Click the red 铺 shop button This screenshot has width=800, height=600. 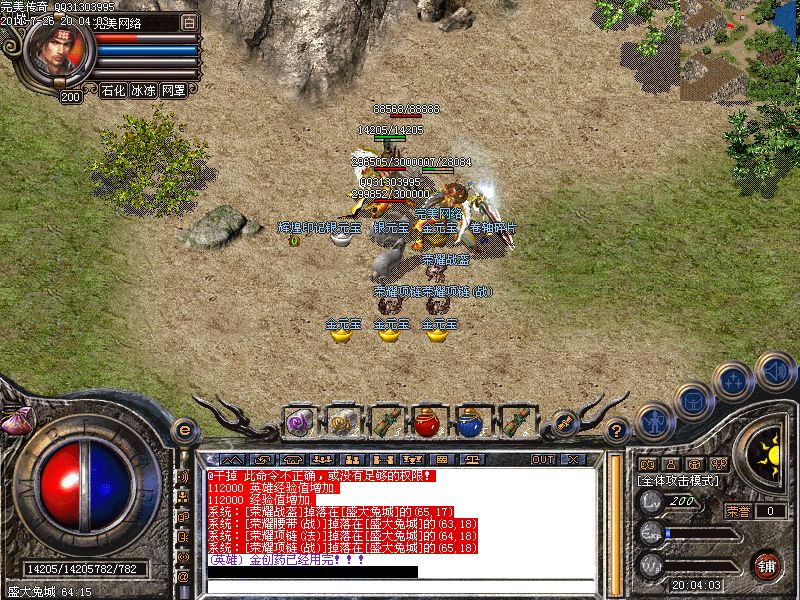[767, 565]
